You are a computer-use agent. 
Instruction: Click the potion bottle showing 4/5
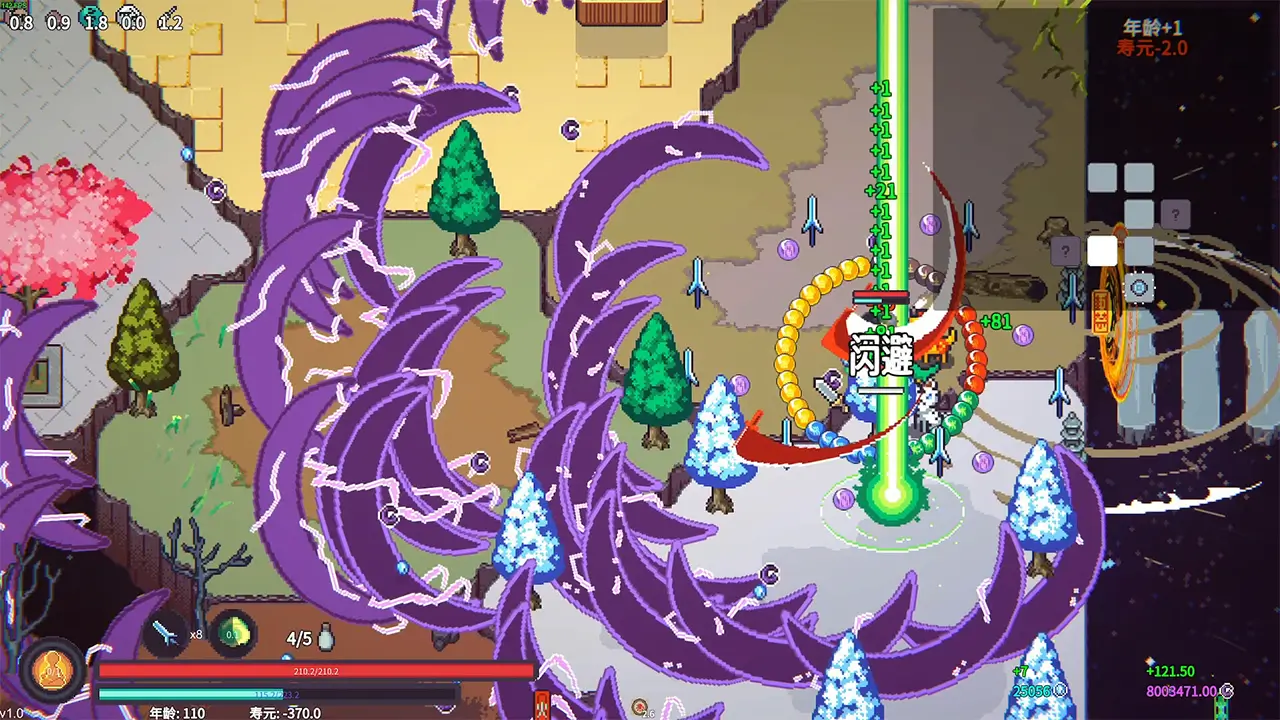pyautogui.click(x=324, y=637)
